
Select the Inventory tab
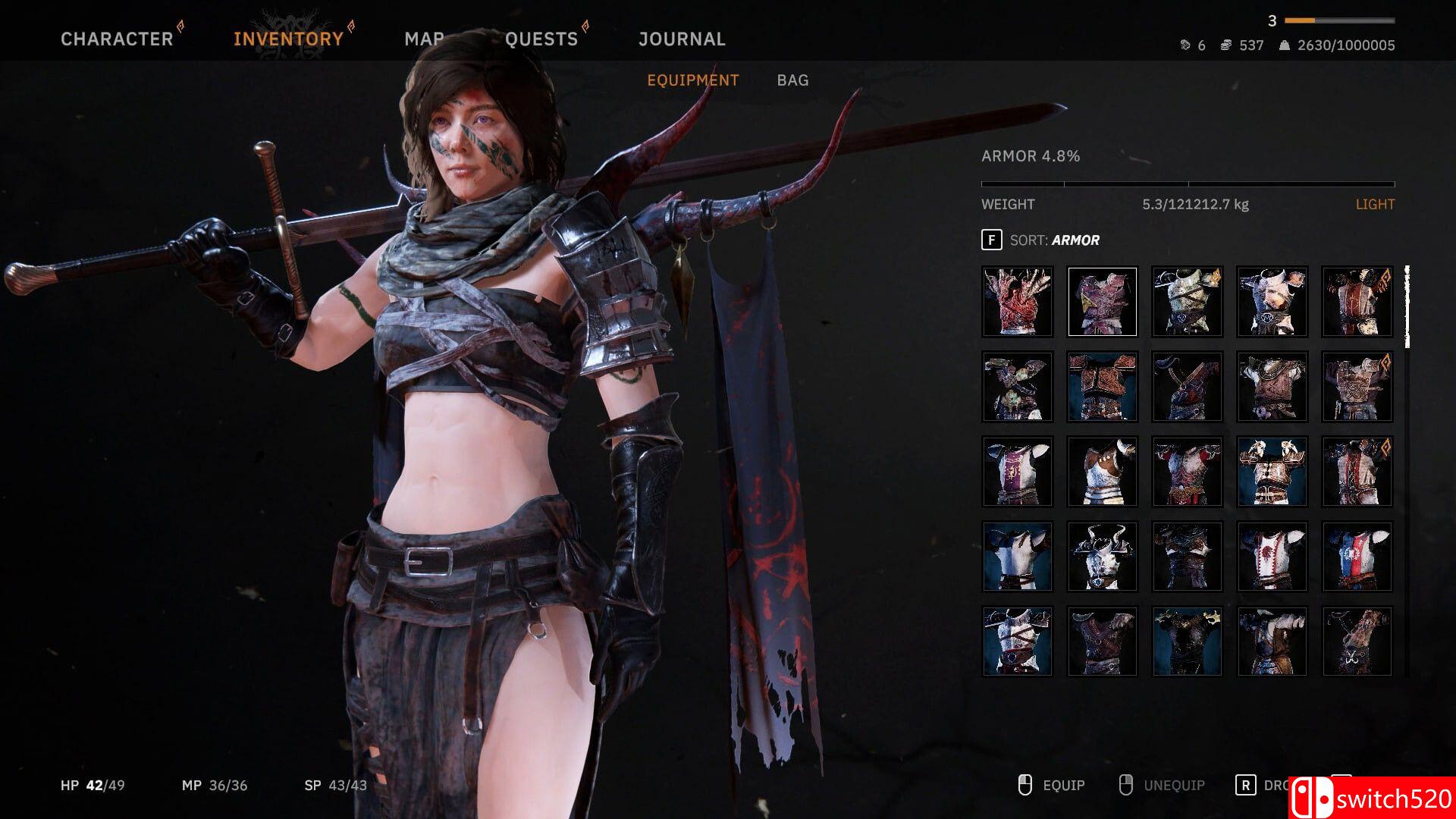pos(288,39)
